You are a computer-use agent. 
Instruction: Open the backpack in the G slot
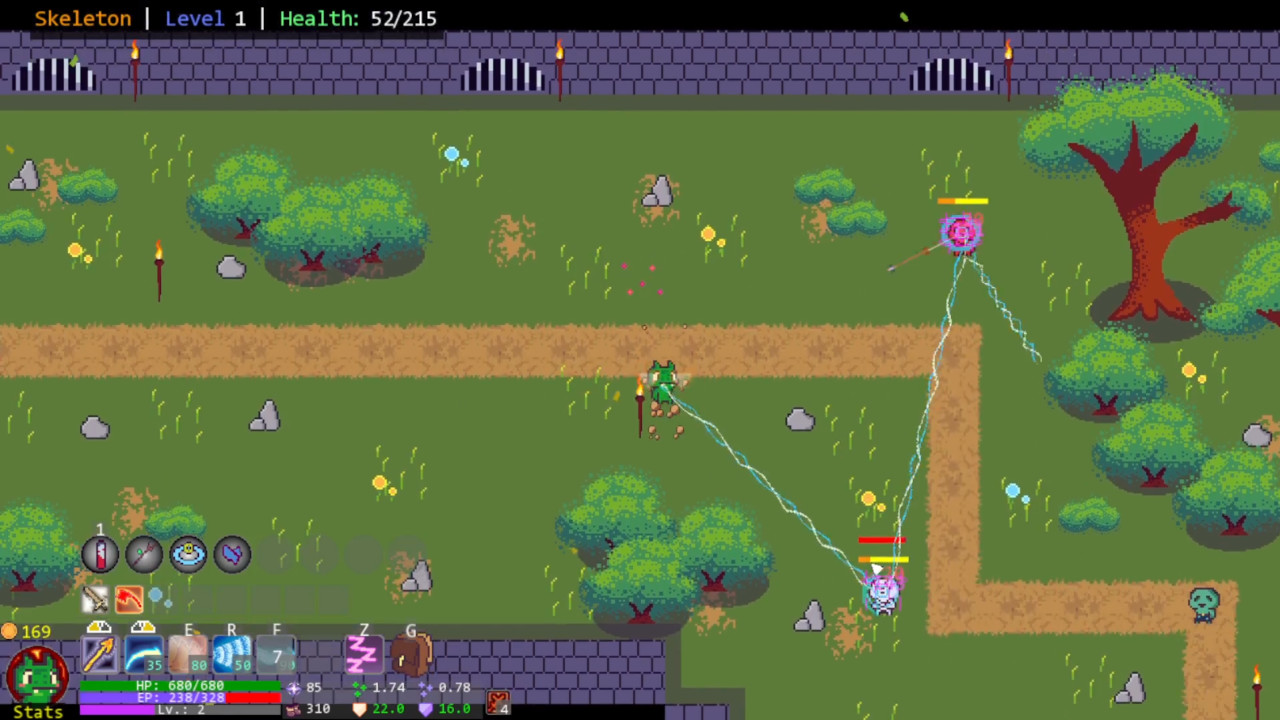point(411,655)
